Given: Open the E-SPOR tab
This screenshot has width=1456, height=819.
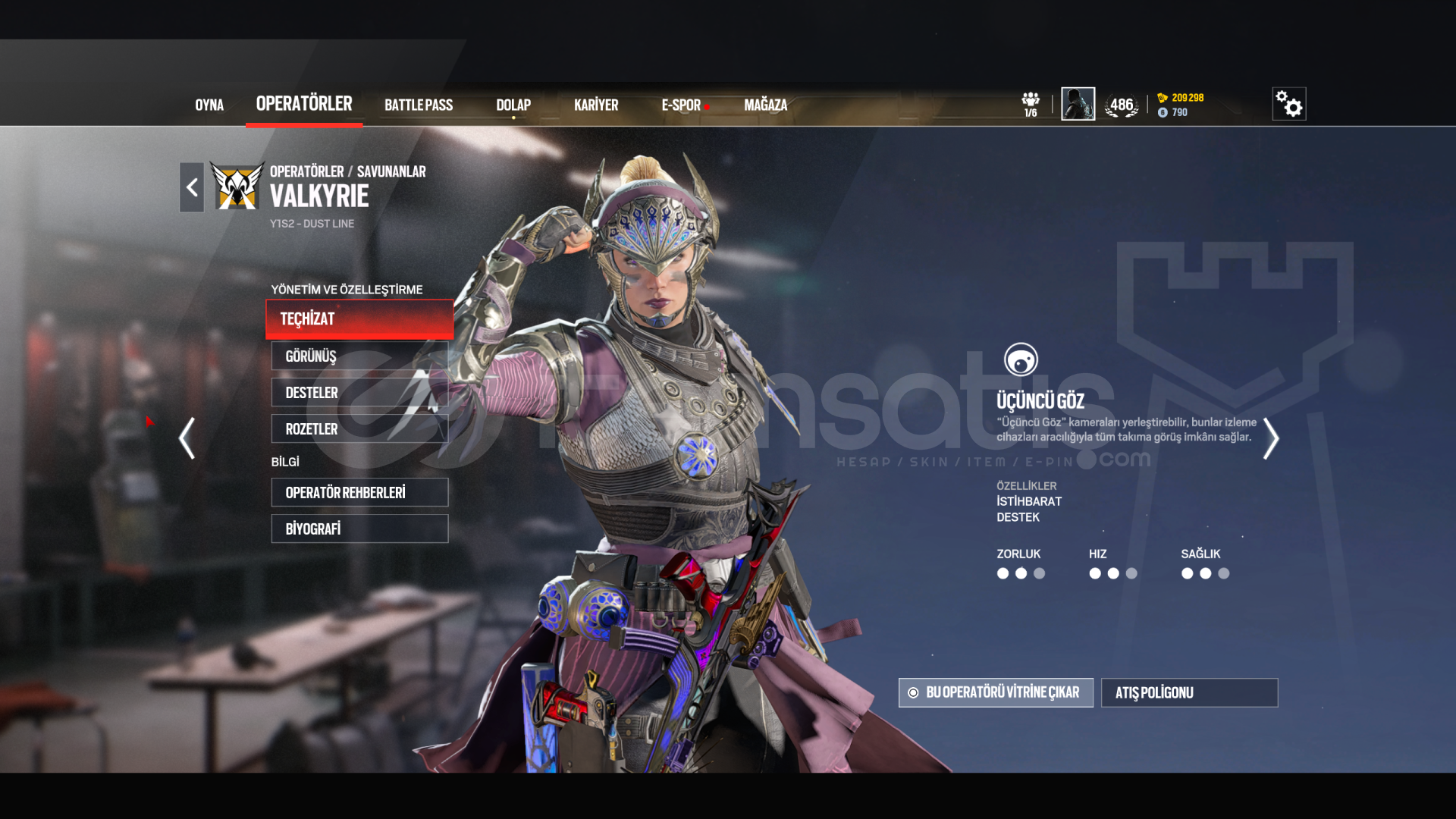Looking at the screenshot, I should click(681, 105).
